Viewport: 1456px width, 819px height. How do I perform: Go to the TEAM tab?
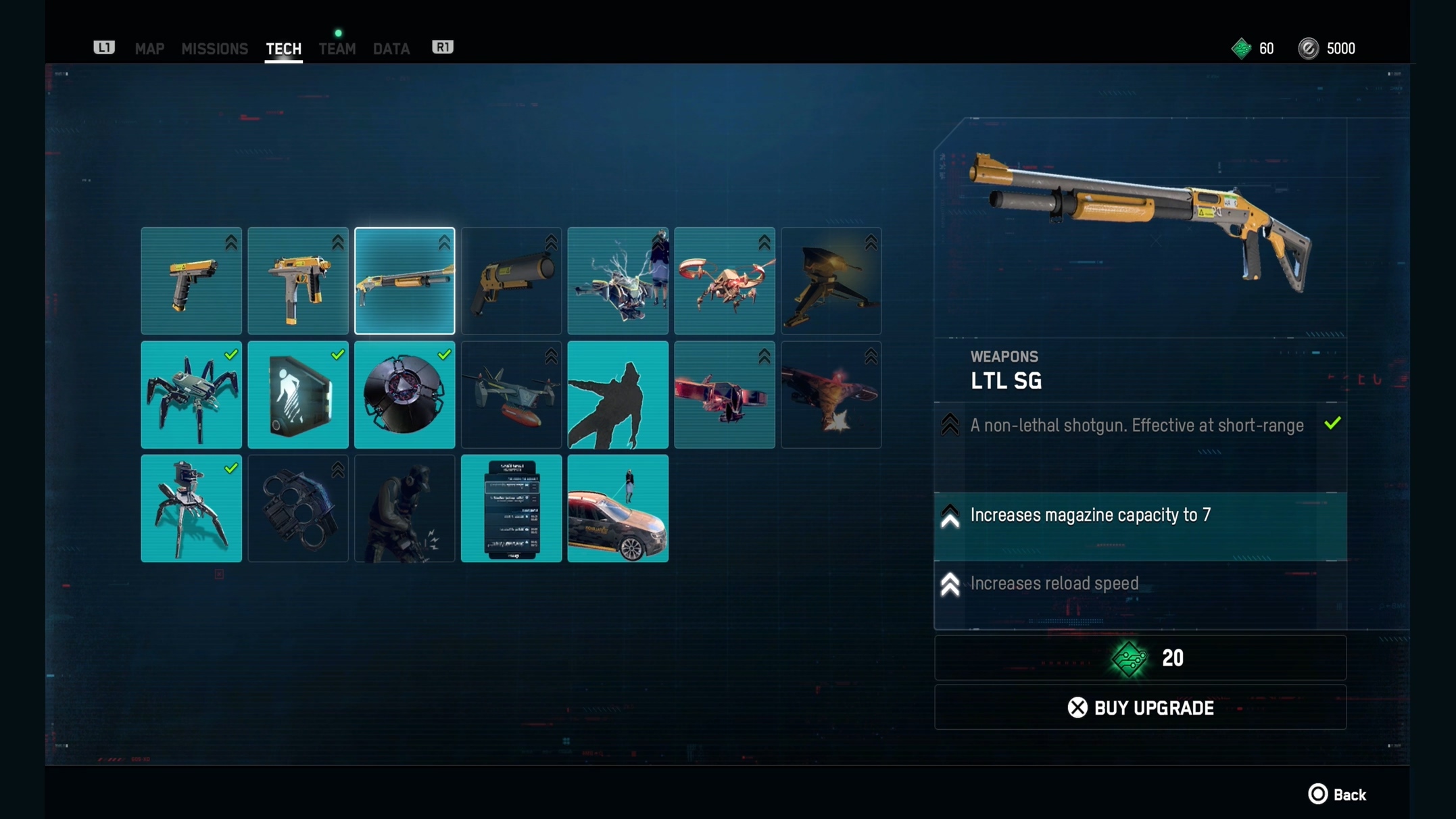tap(337, 49)
